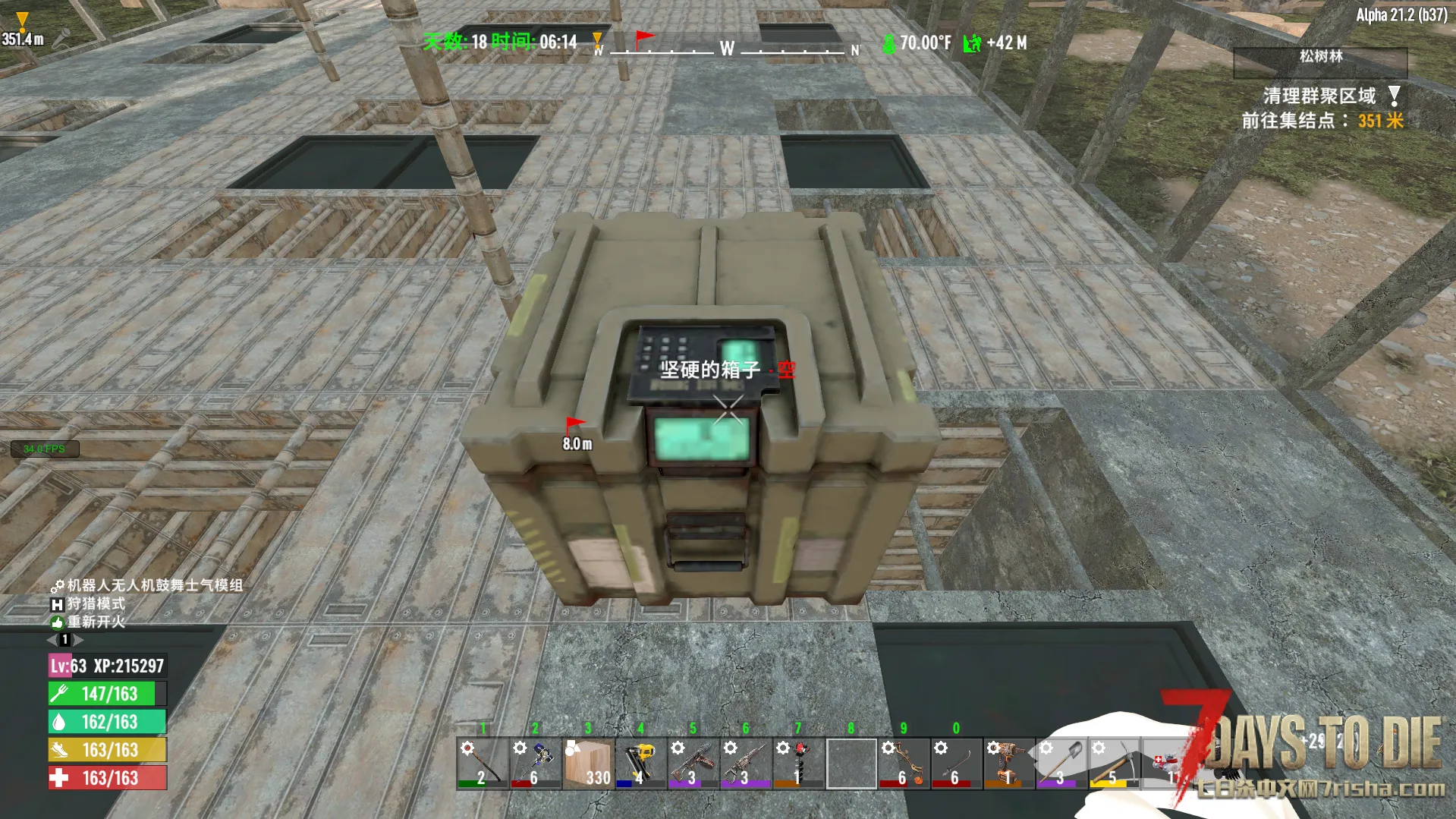Image resolution: width=1456 pixels, height=819 pixels.
Task: Select the rifle in slot 6
Action: tap(746, 763)
